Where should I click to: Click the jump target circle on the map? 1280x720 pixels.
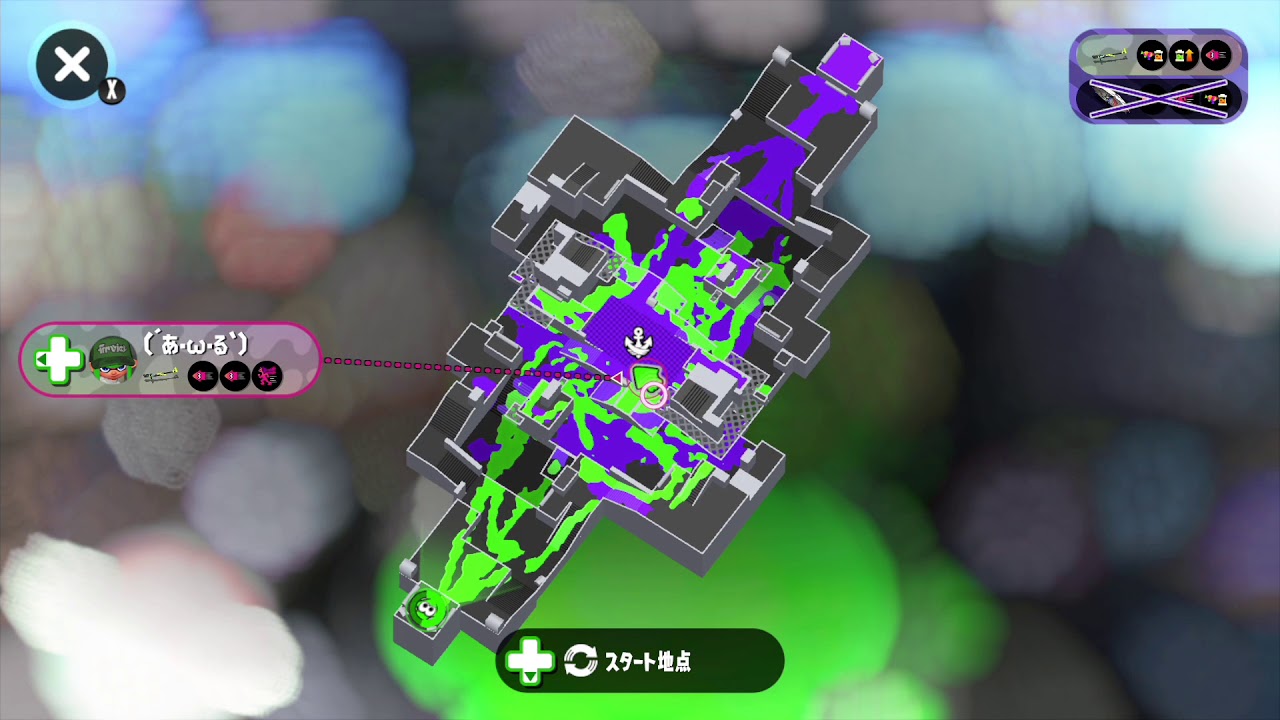(x=655, y=394)
